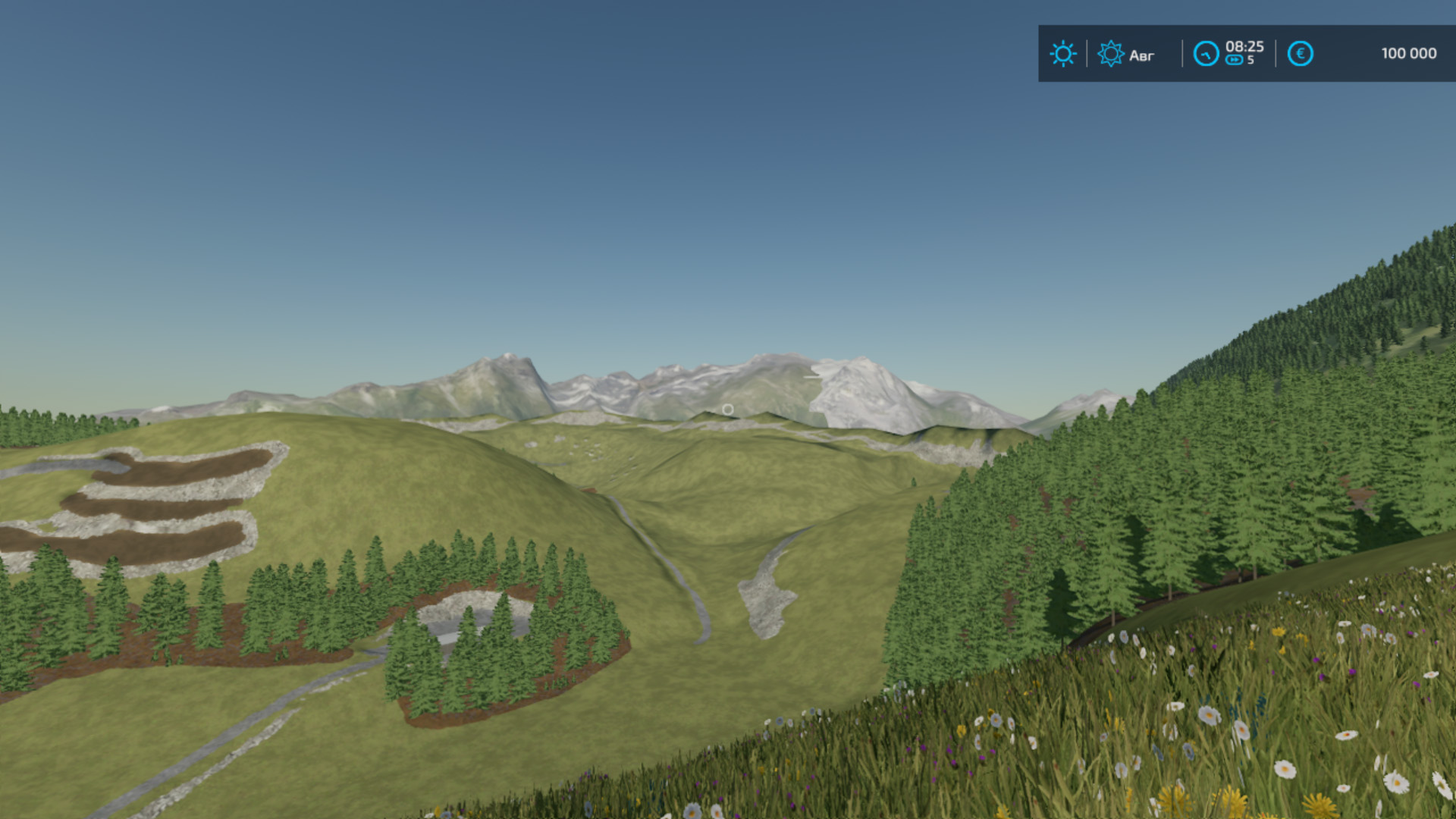
Task: Click the sunny weather icon
Action: tap(1062, 54)
